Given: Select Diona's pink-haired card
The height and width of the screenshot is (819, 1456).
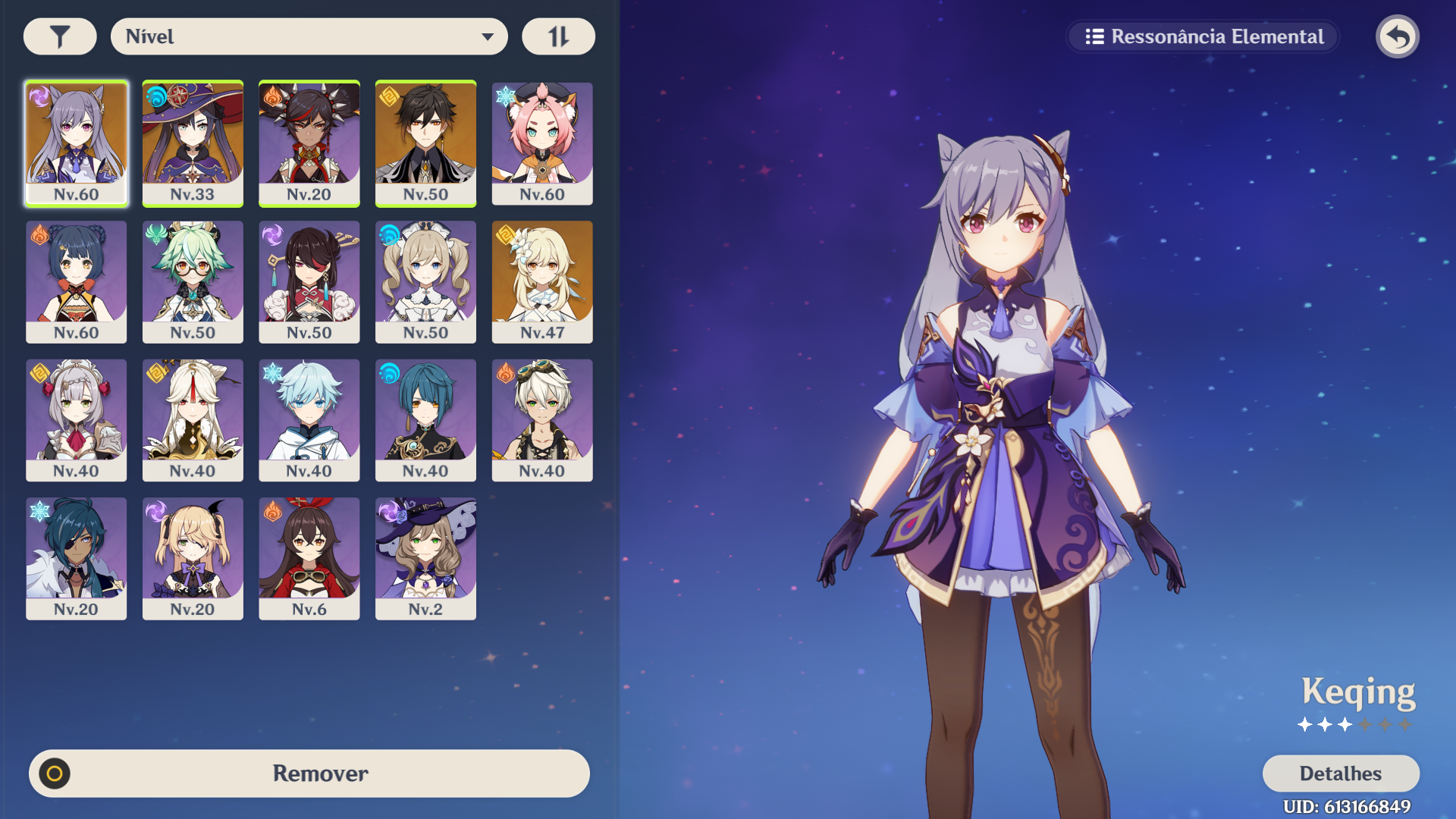Looking at the screenshot, I should pyautogui.click(x=542, y=143).
